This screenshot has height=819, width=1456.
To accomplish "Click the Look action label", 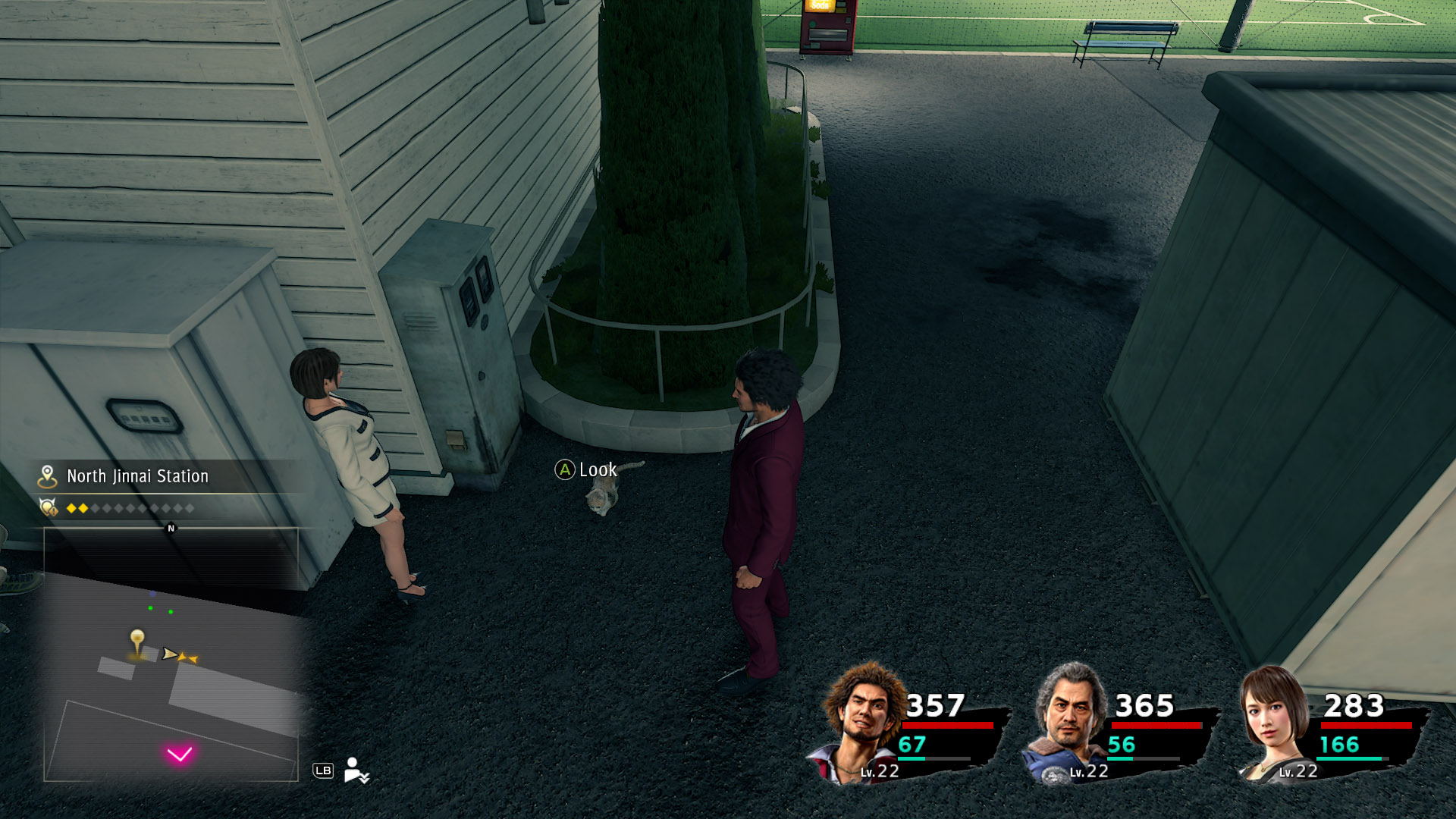I will tap(598, 470).
